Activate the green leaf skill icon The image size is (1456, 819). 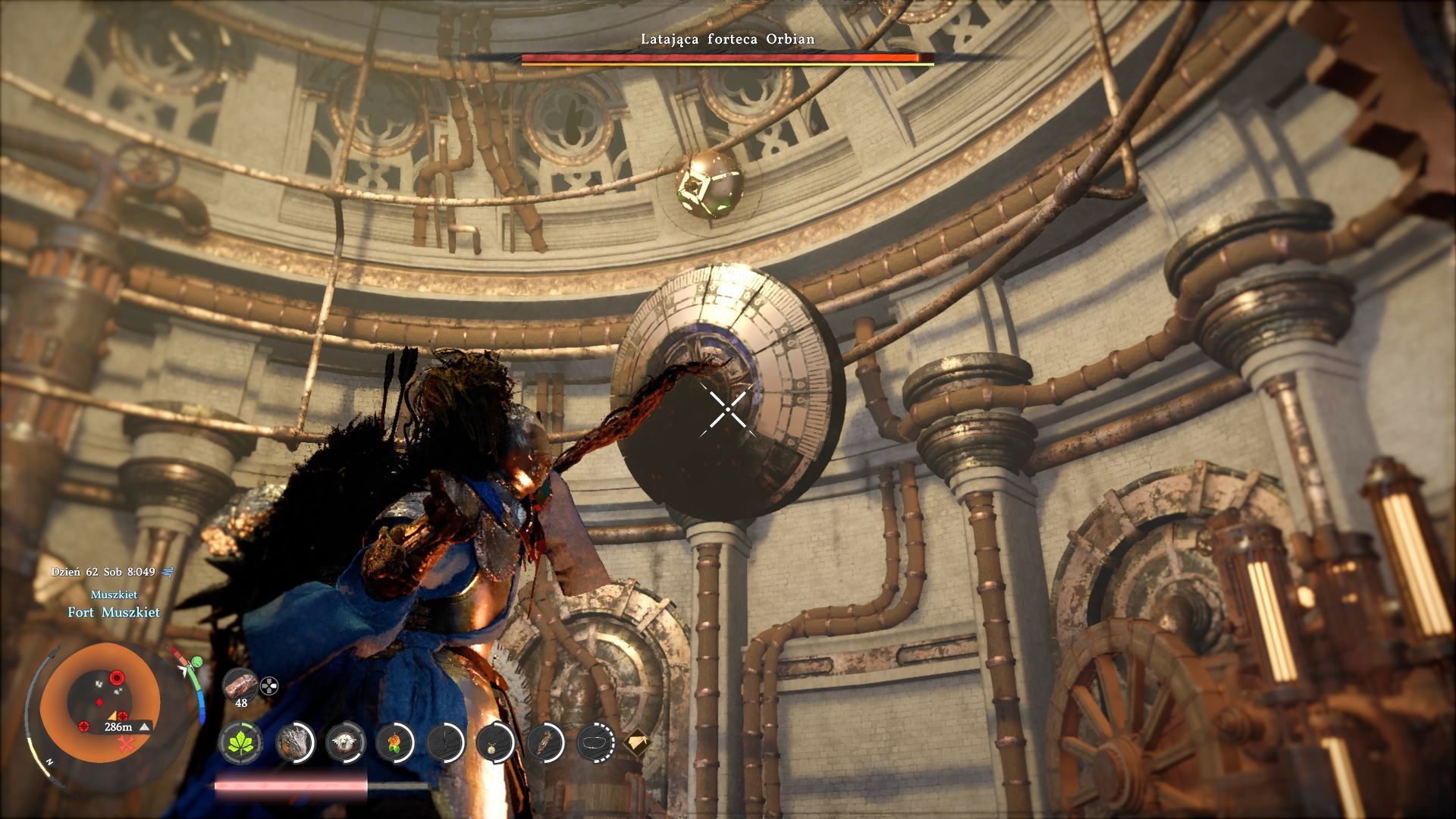pyautogui.click(x=242, y=741)
